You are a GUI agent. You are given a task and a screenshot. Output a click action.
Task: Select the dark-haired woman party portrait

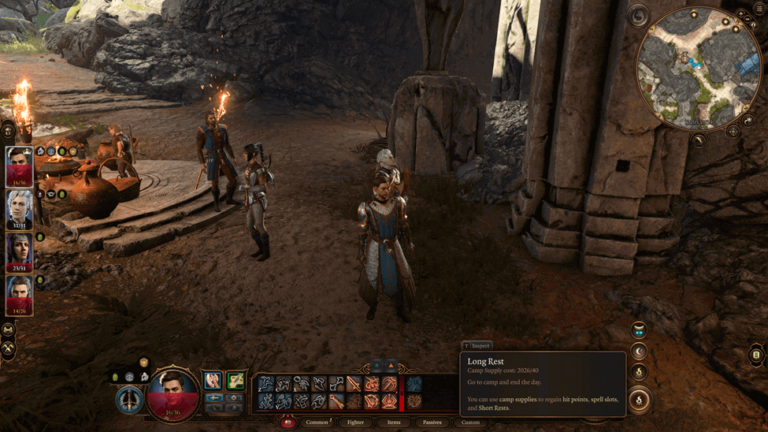(20, 252)
